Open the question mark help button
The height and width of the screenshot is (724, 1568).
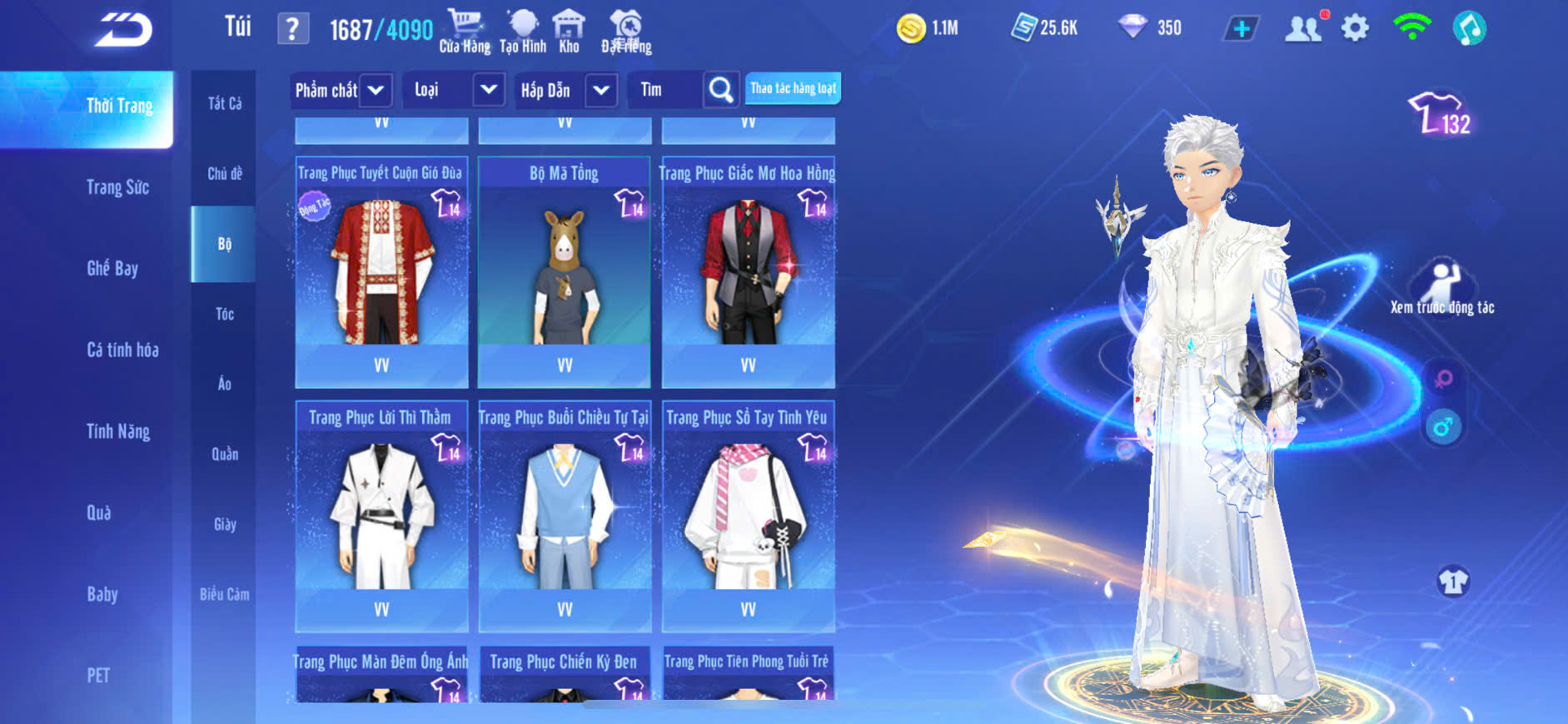pos(292,29)
